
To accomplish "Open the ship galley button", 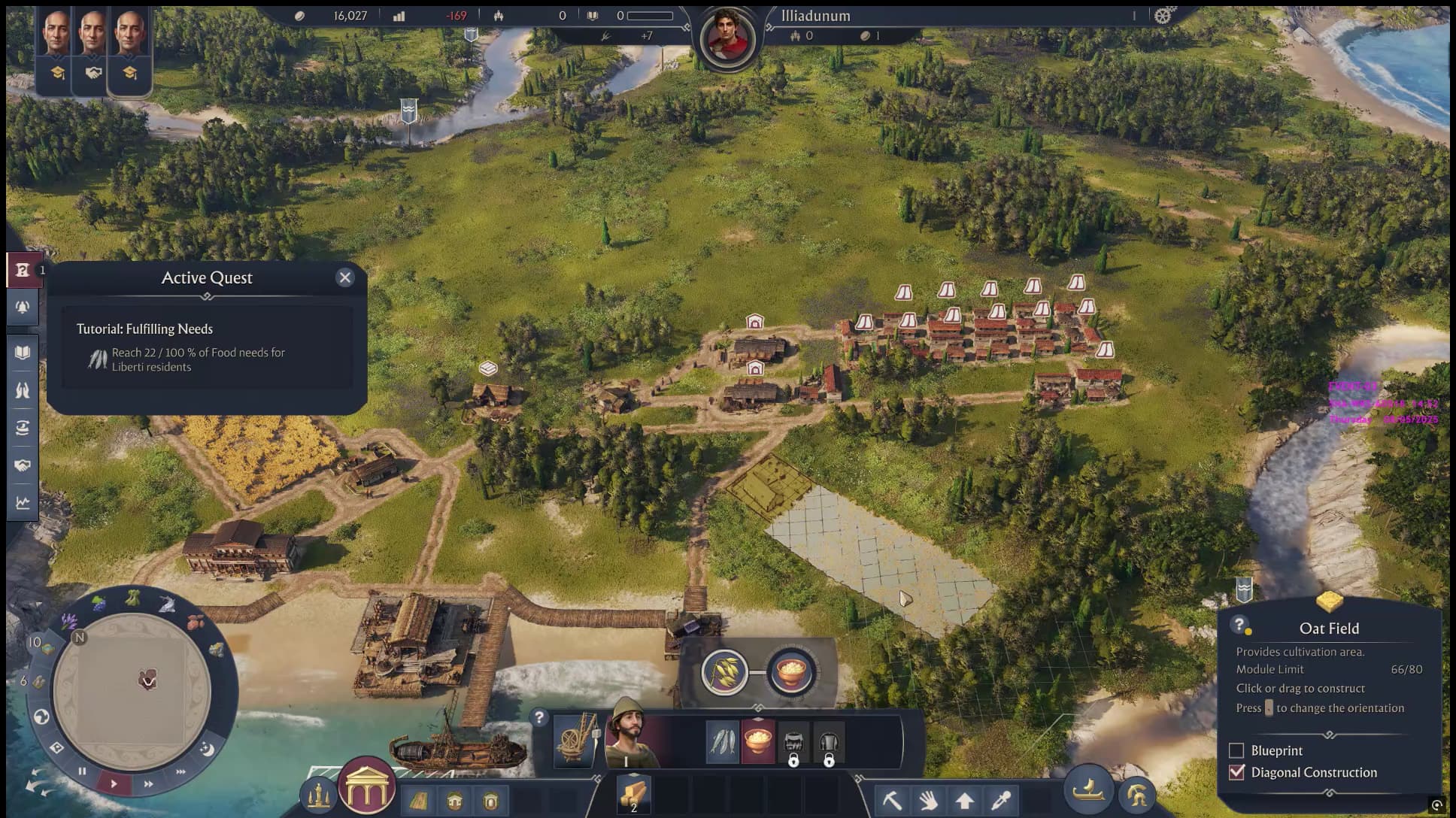I will (x=1087, y=789).
